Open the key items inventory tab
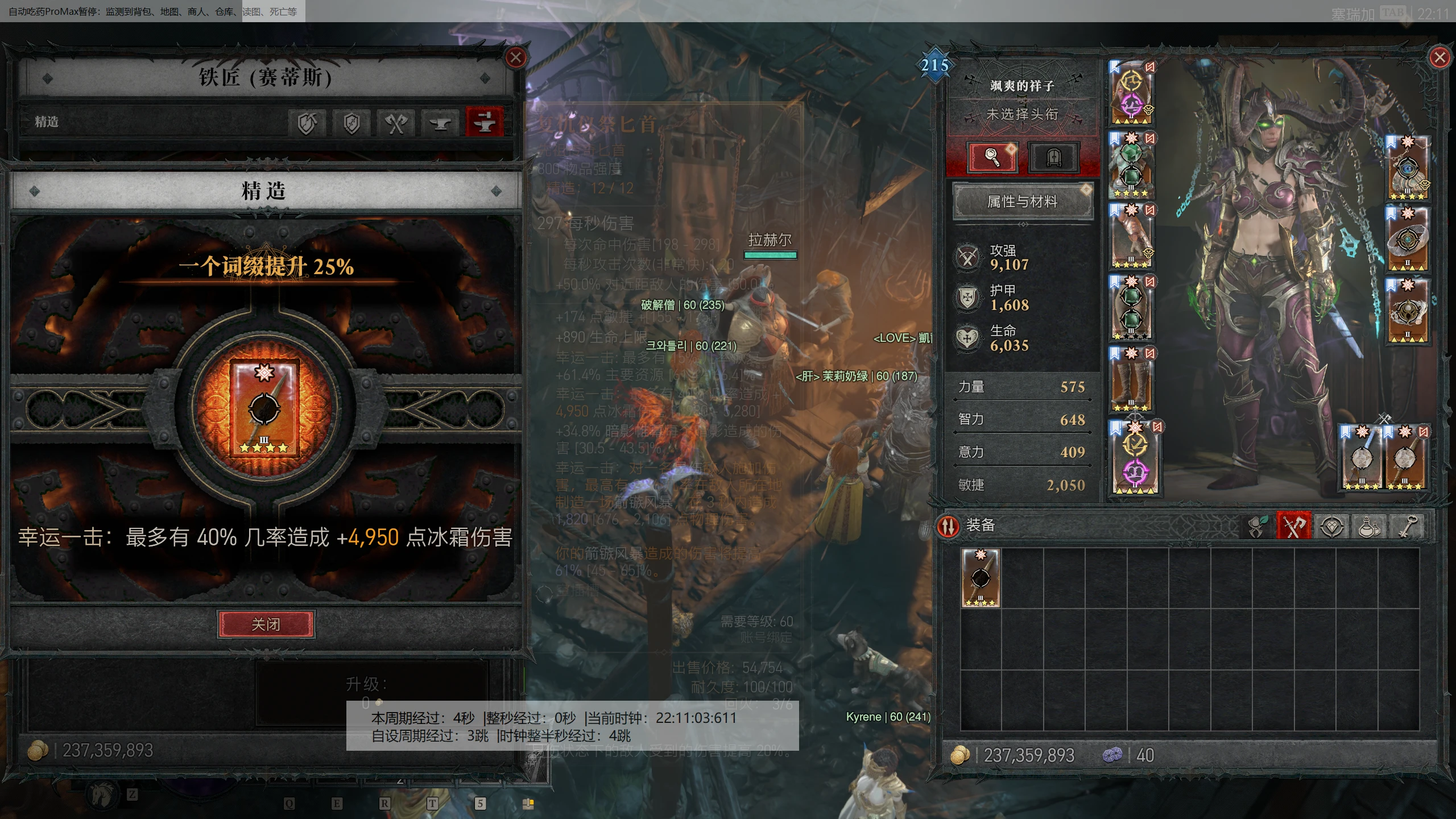Screen dimensions: 1456x819 [1407, 527]
